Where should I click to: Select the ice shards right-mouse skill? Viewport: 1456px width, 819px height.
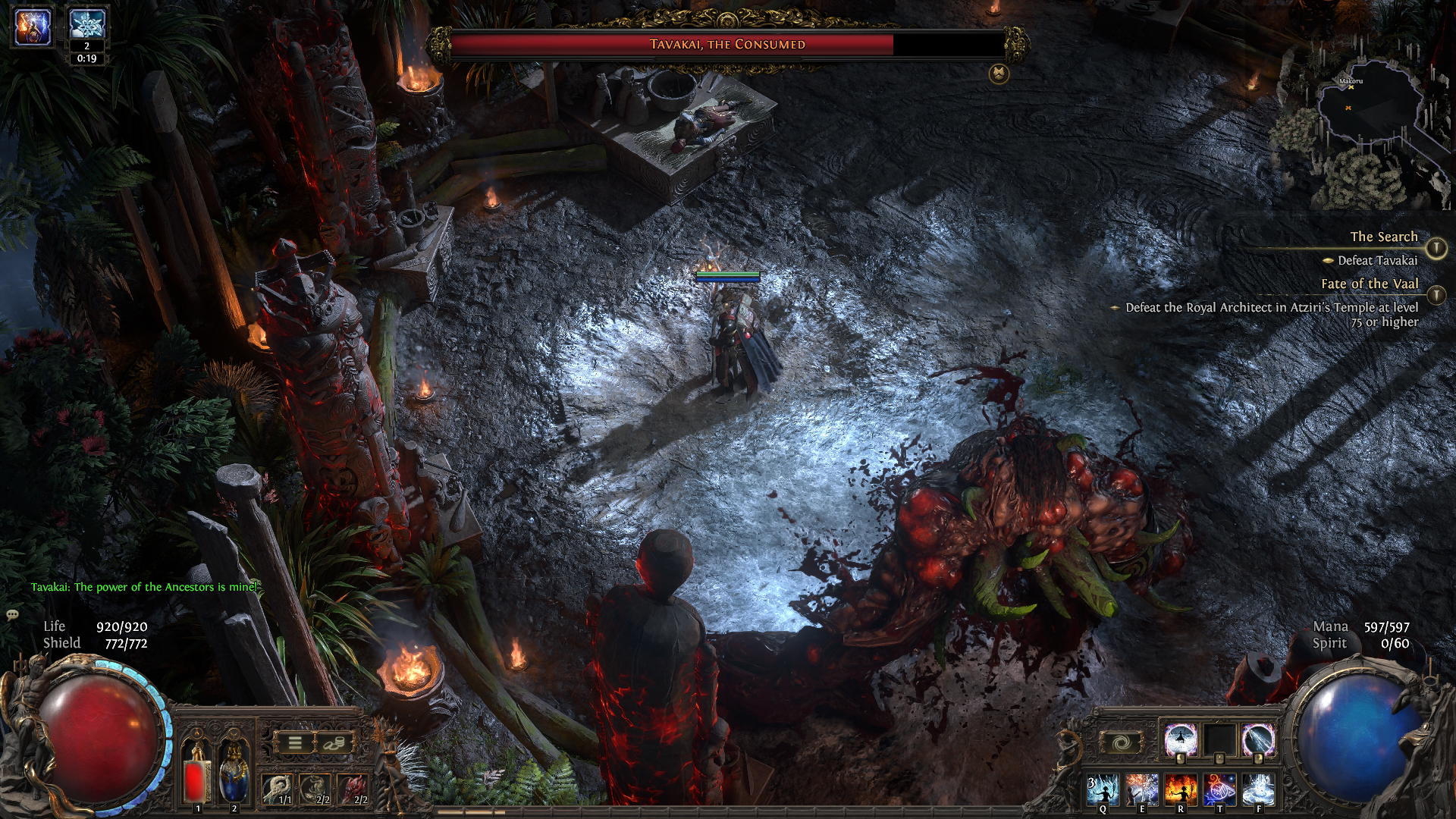1258,739
